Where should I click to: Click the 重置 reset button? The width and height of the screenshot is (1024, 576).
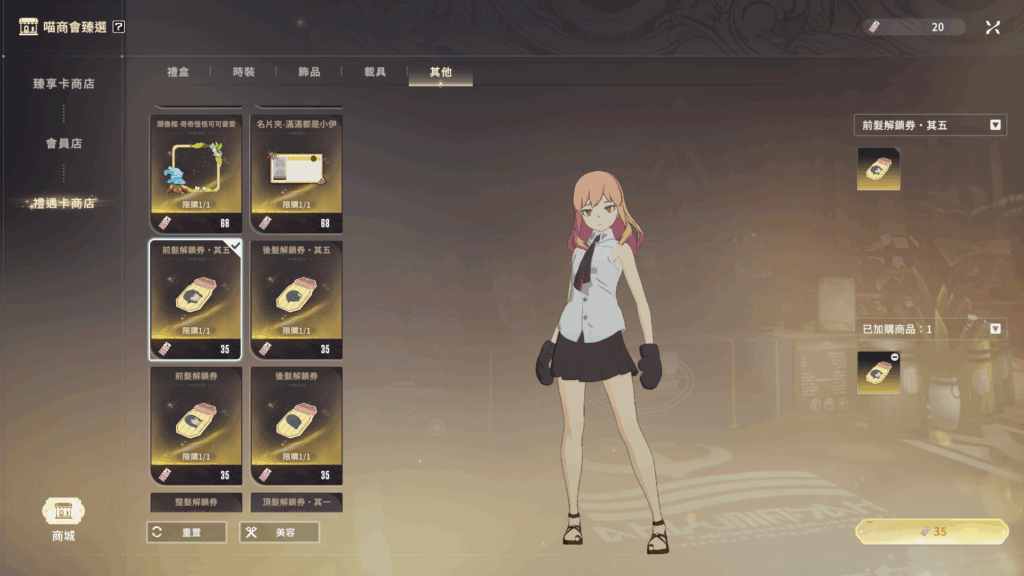(x=186, y=532)
